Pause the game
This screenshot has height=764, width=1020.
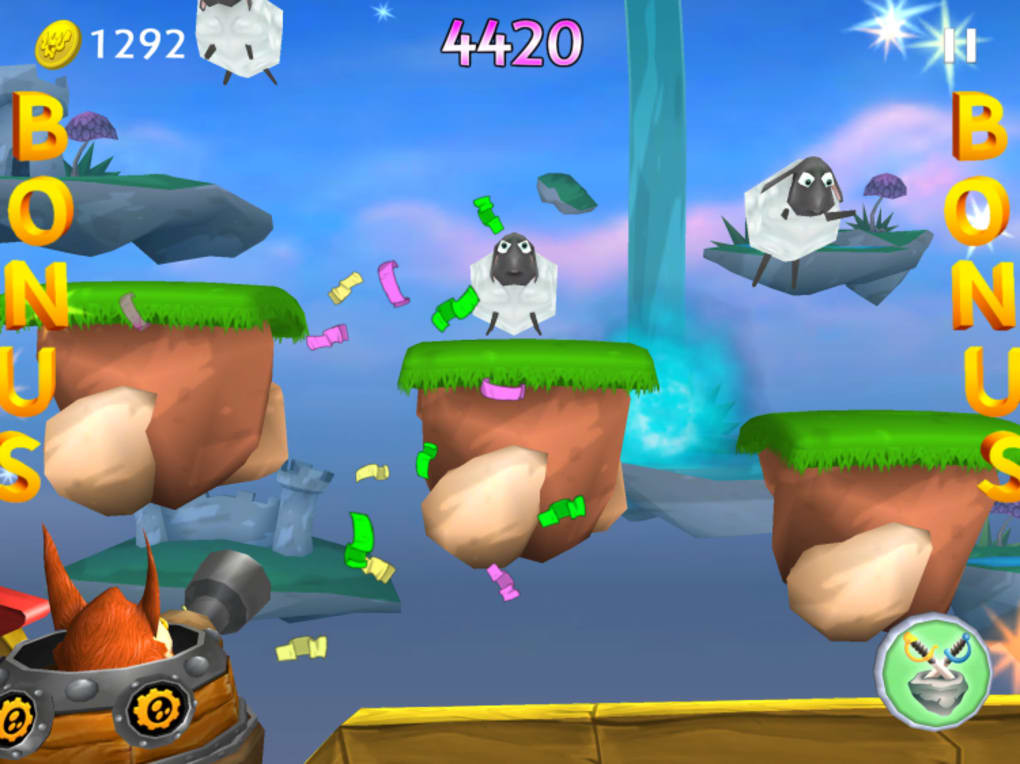(959, 46)
